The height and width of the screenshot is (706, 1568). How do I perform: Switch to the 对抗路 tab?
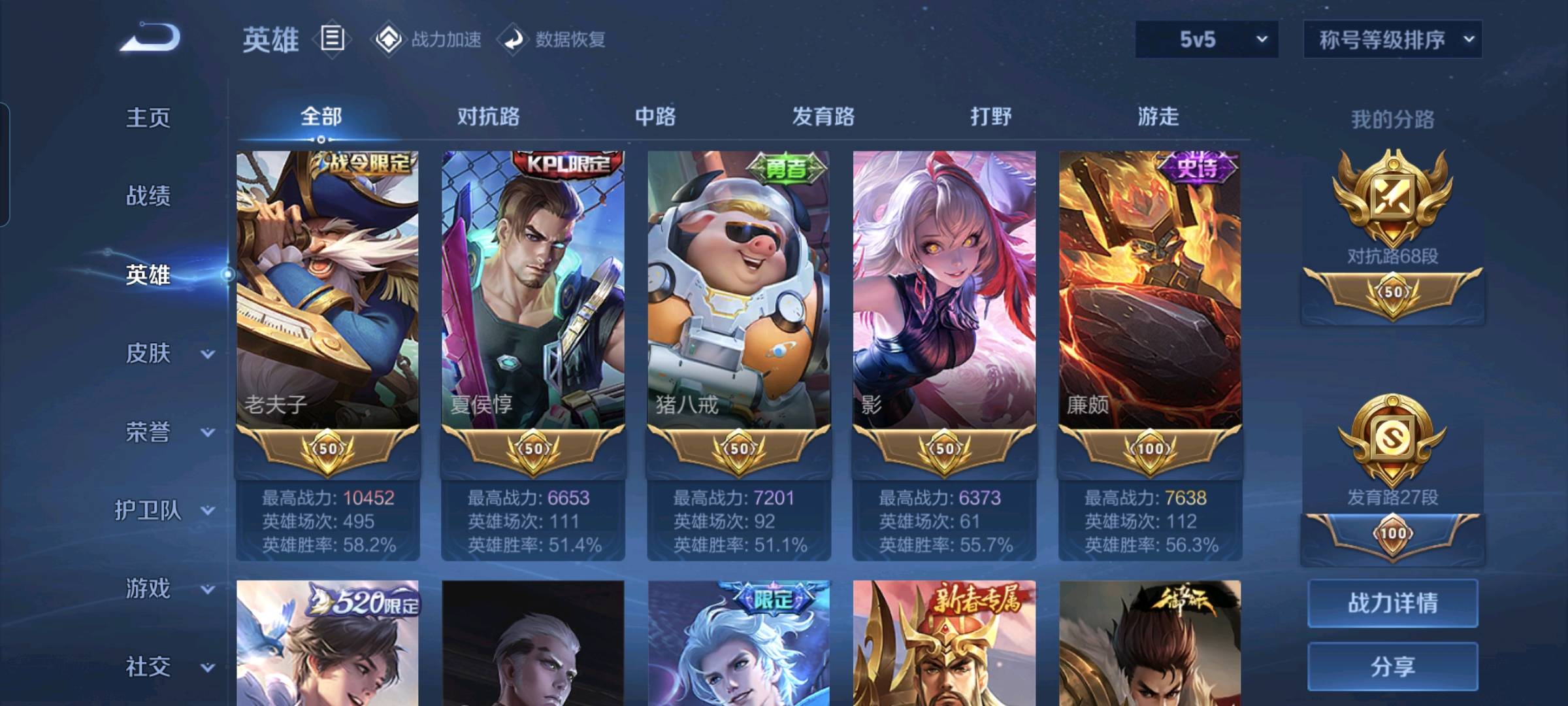coord(488,116)
